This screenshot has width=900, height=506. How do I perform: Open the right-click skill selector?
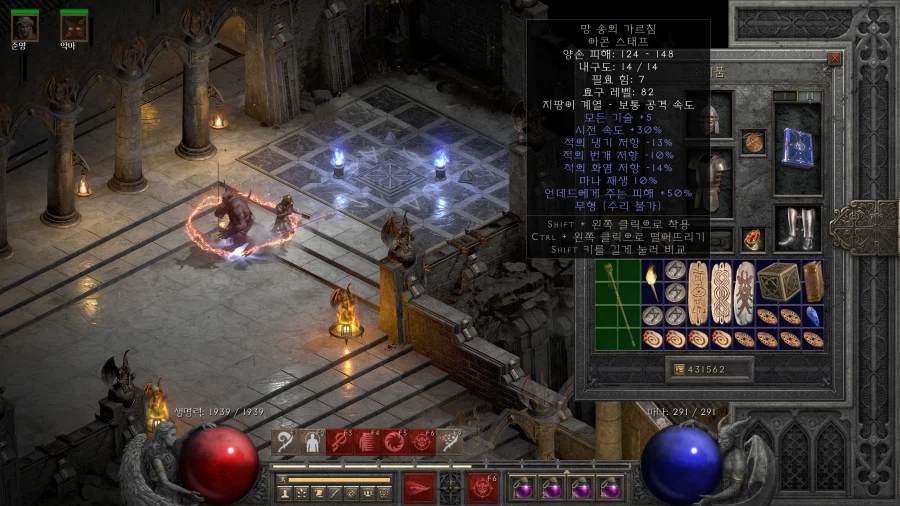(484, 487)
